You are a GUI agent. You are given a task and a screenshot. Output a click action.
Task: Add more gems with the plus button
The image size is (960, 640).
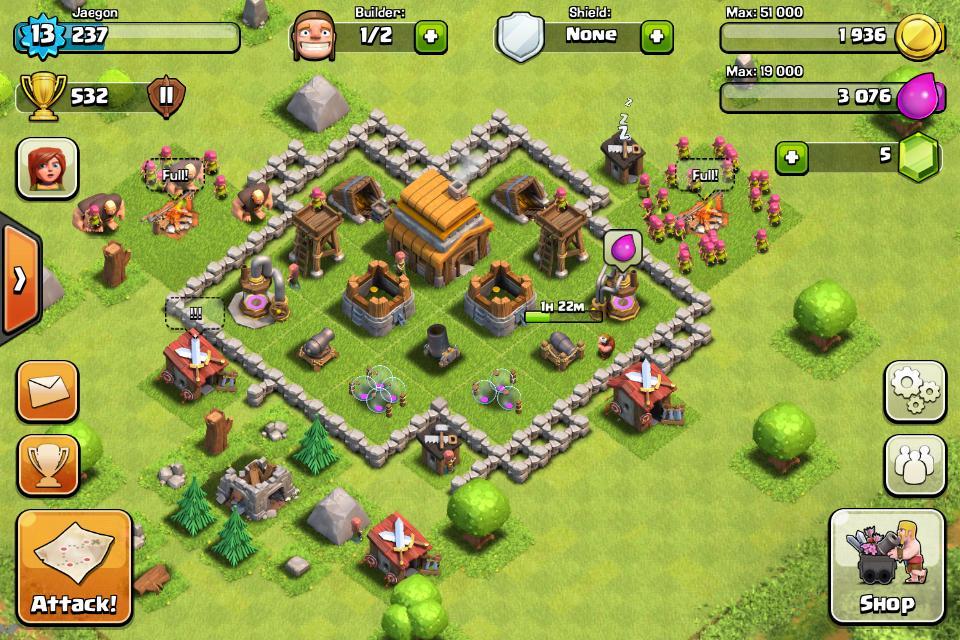pos(792,157)
